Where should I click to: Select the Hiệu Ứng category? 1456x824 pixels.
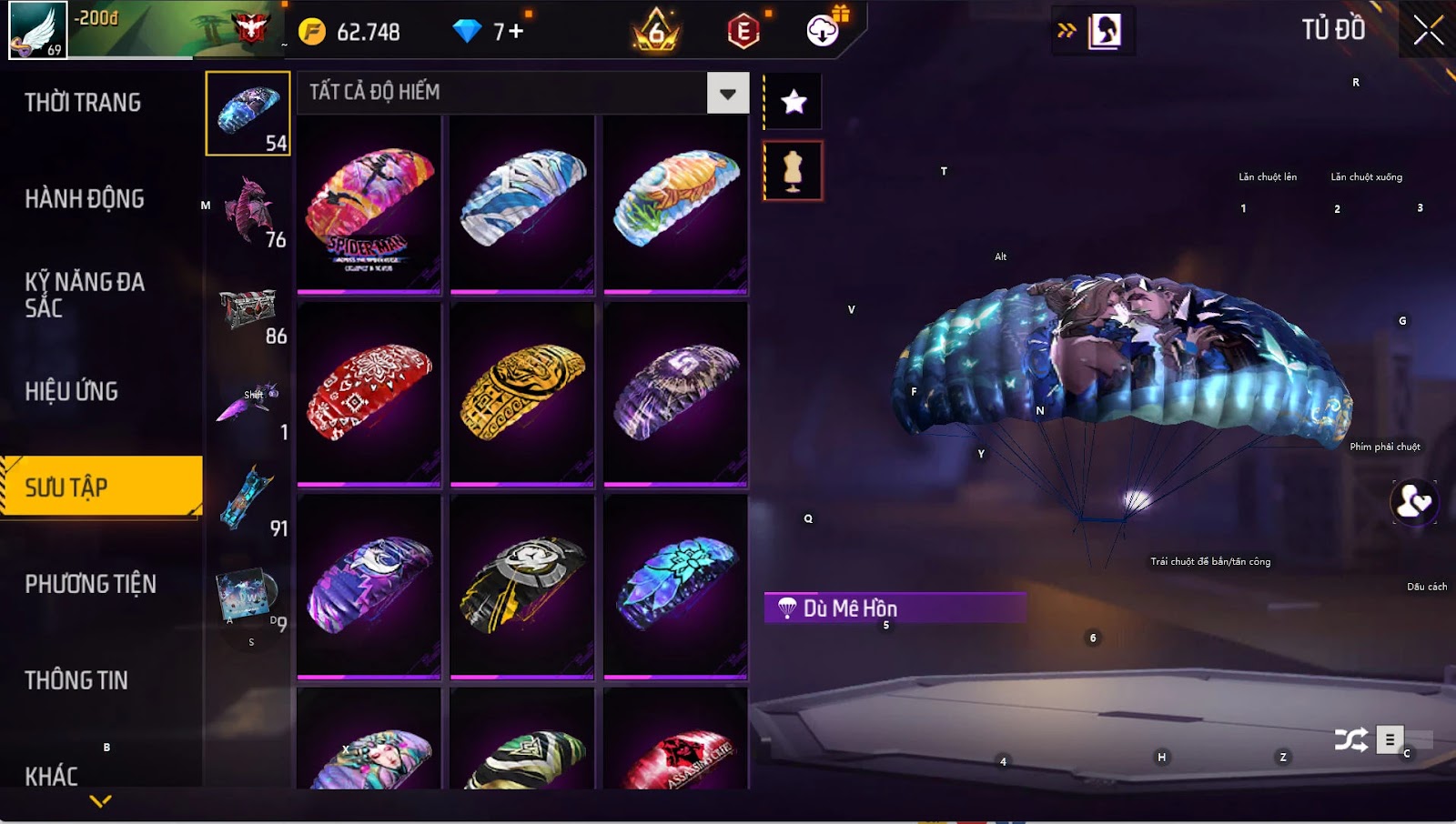pos(72,392)
